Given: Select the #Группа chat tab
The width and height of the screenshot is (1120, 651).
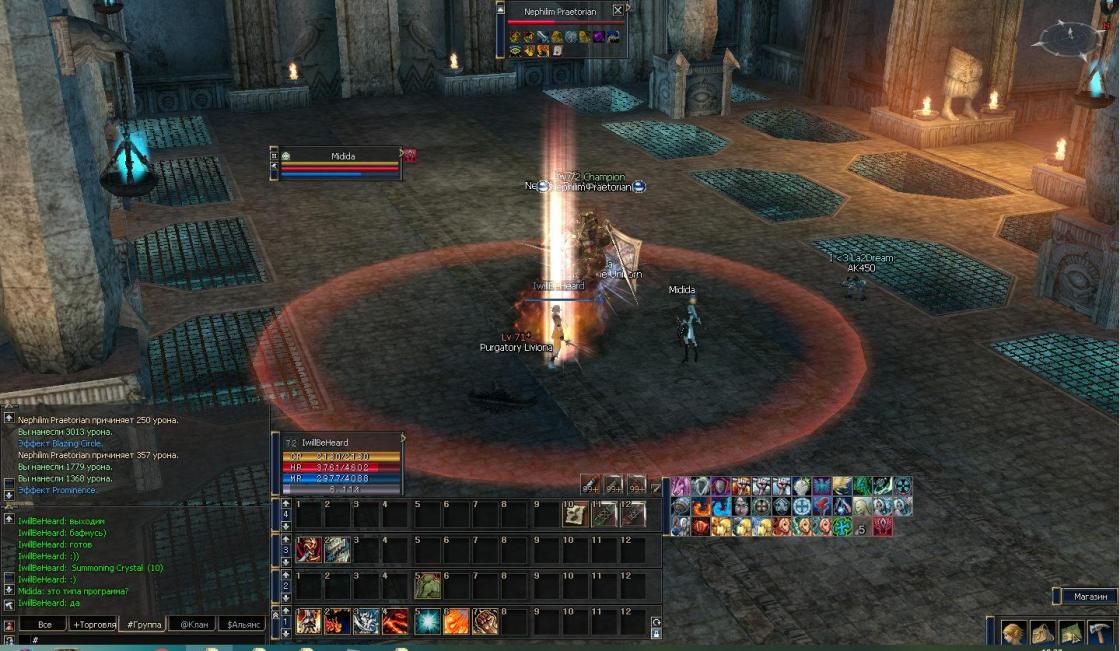Looking at the screenshot, I should [140, 624].
